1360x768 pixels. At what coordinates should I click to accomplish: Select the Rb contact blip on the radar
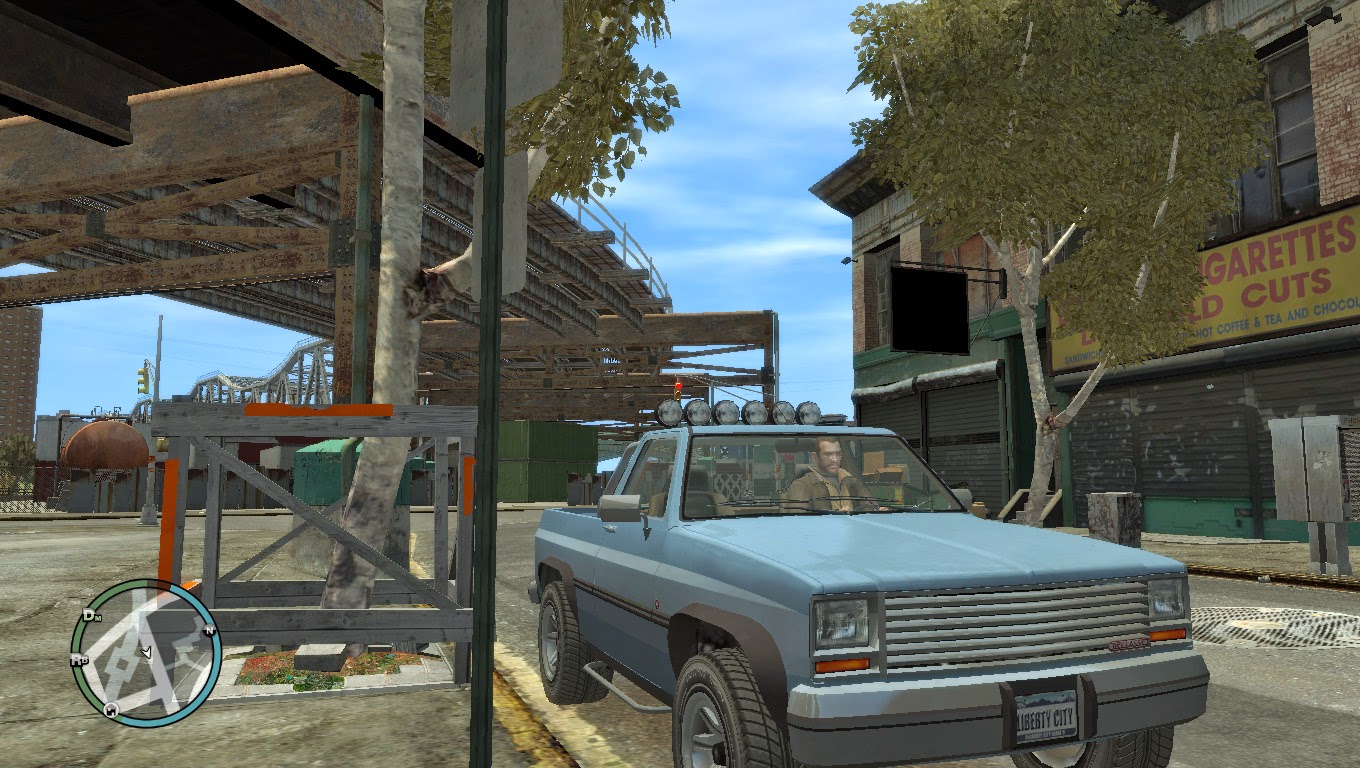(x=81, y=658)
